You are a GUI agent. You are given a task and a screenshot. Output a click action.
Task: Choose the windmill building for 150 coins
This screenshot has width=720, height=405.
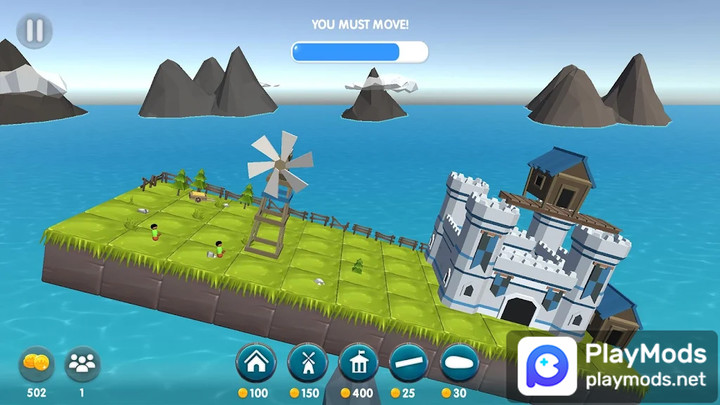click(307, 363)
